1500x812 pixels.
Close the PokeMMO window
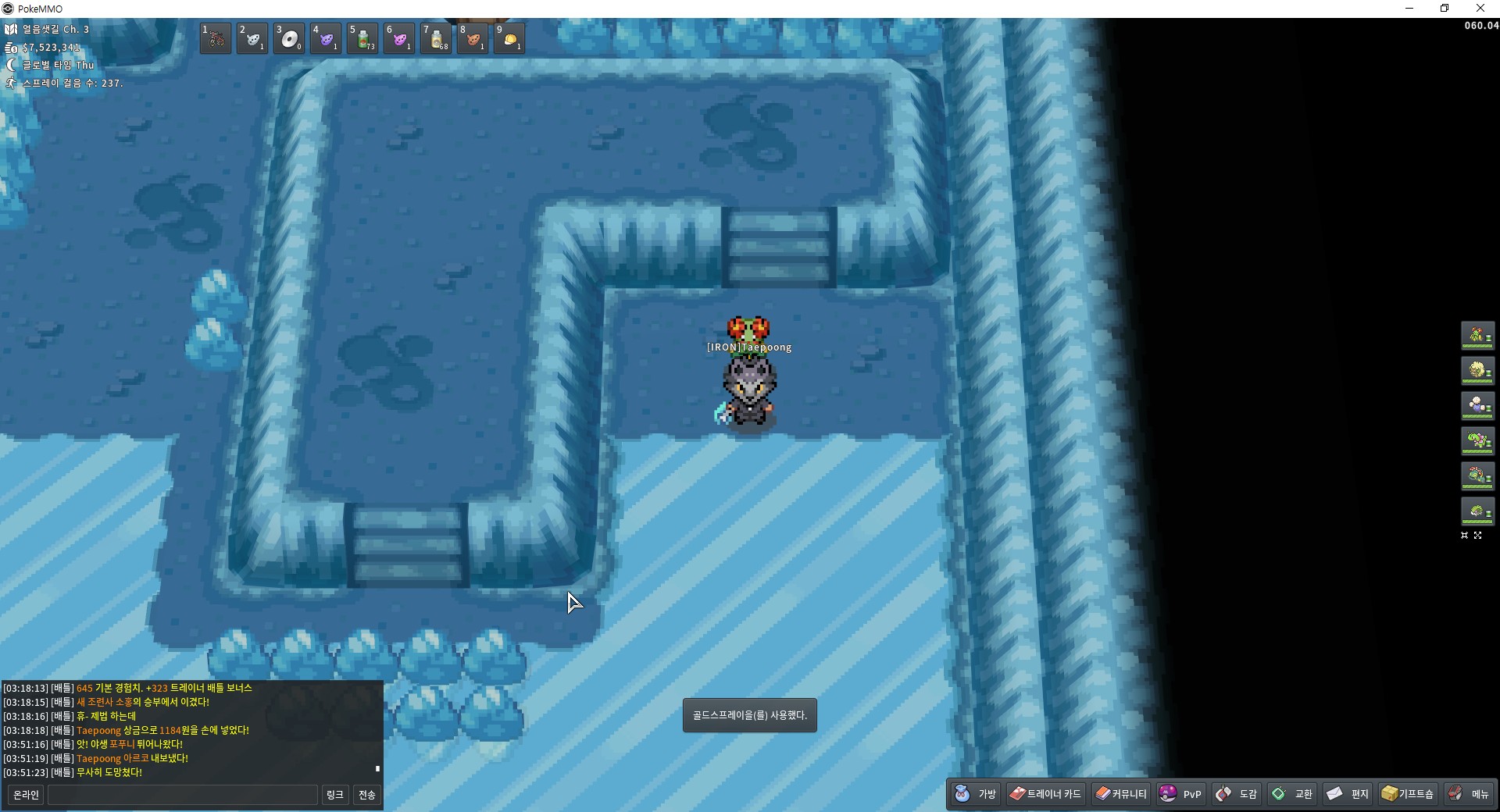click(x=1480, y=9)
